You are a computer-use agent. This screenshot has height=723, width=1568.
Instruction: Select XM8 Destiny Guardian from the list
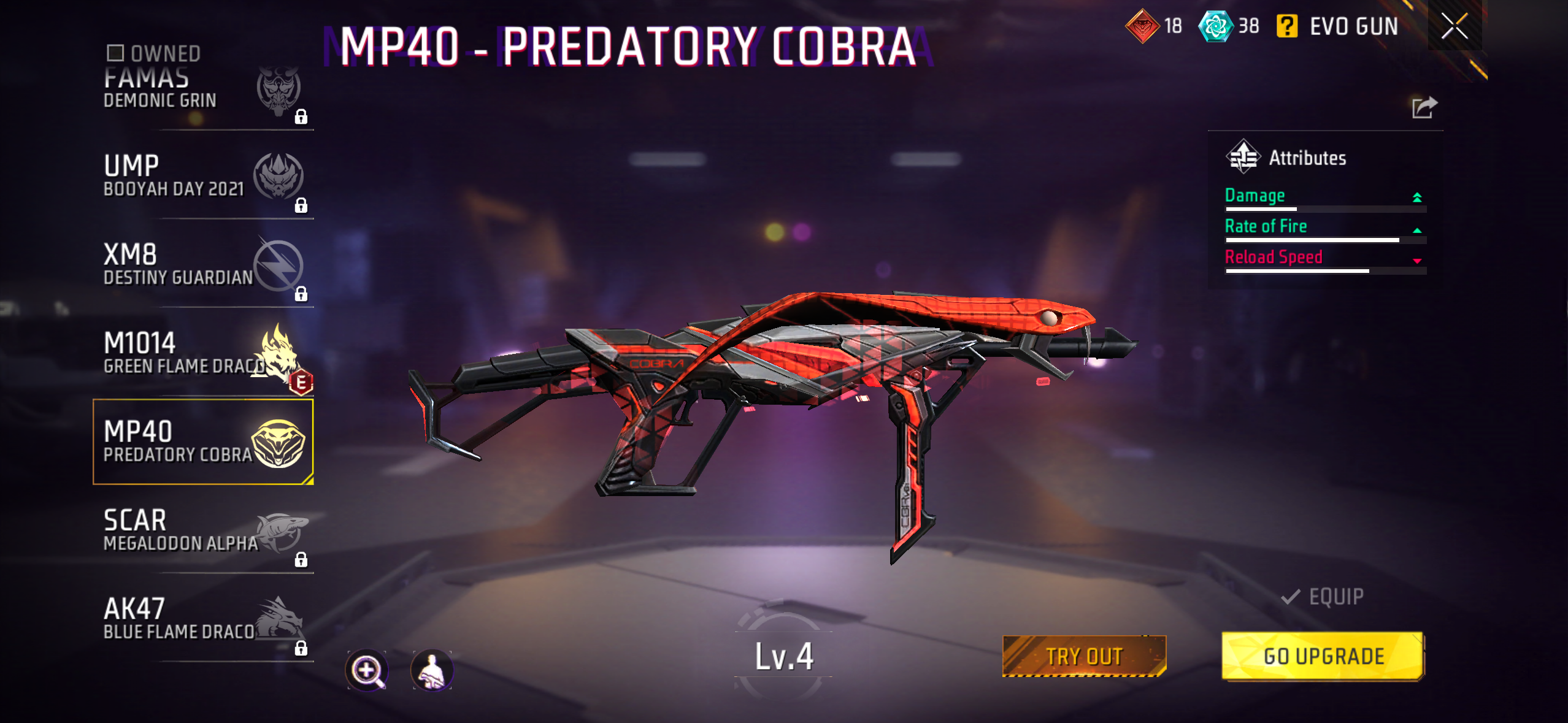pyautogui.click(x=202, y=264)
